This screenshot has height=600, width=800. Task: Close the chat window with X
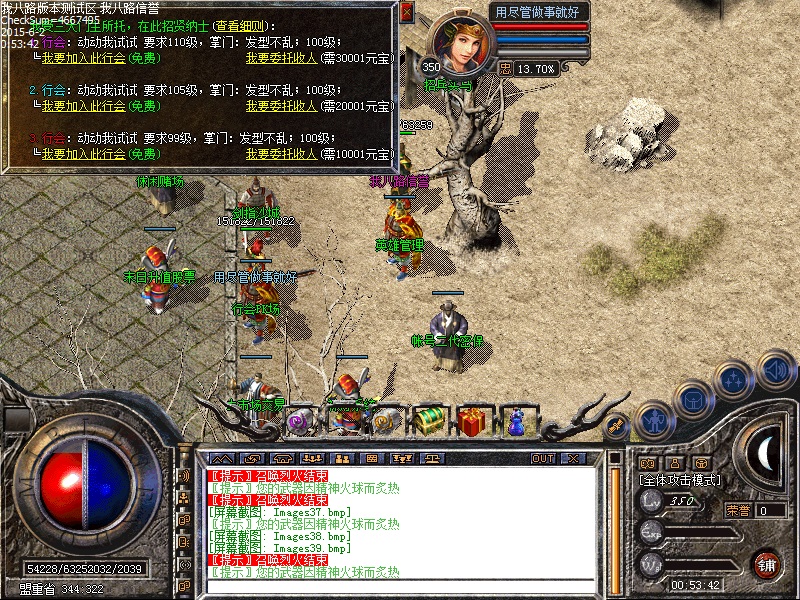pos(573,458)
